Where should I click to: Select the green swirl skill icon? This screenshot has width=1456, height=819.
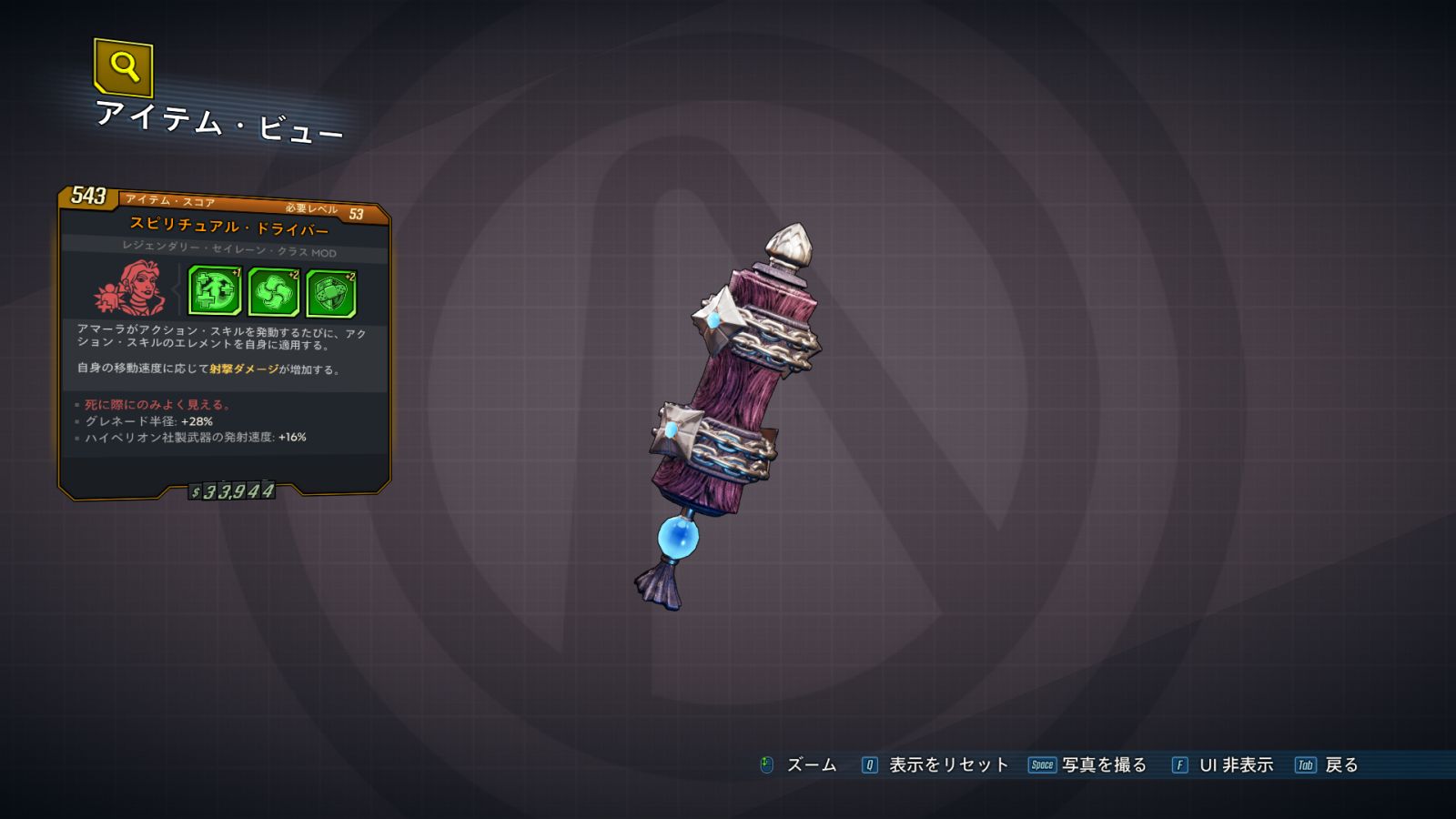pyautogui.click(x=273, y=293)
